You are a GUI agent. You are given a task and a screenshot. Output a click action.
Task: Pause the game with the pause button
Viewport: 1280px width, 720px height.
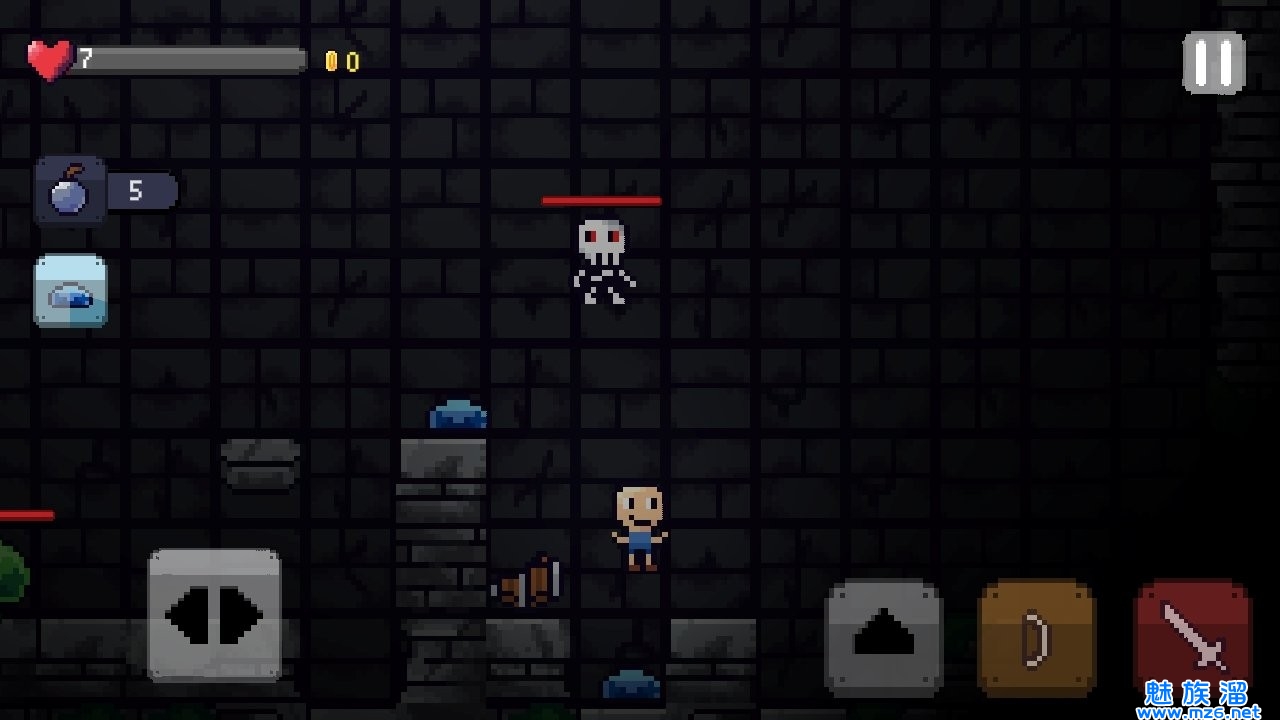click(x=1213, y=63)
